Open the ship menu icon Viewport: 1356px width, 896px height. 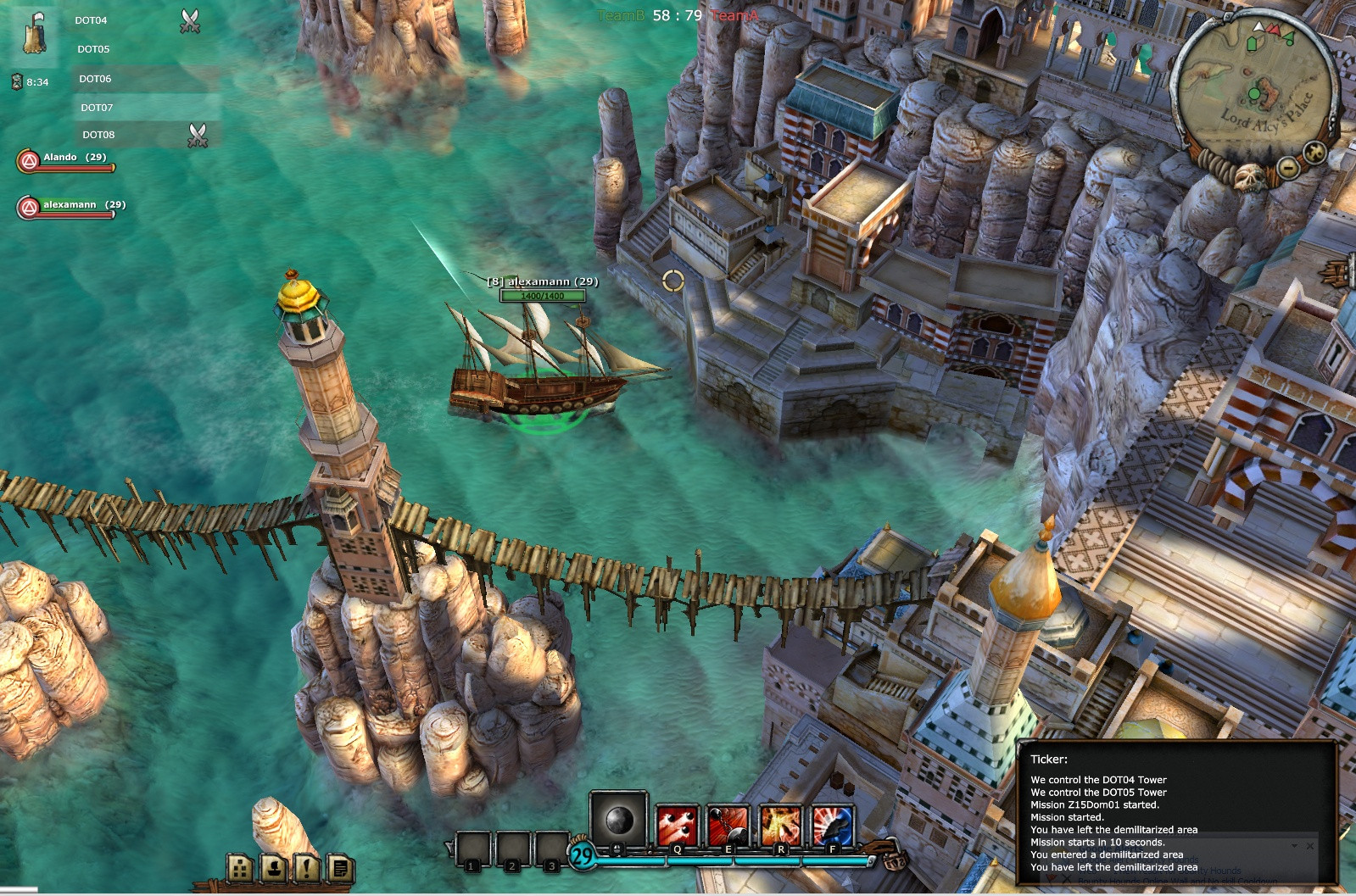(x=274, y=867)
